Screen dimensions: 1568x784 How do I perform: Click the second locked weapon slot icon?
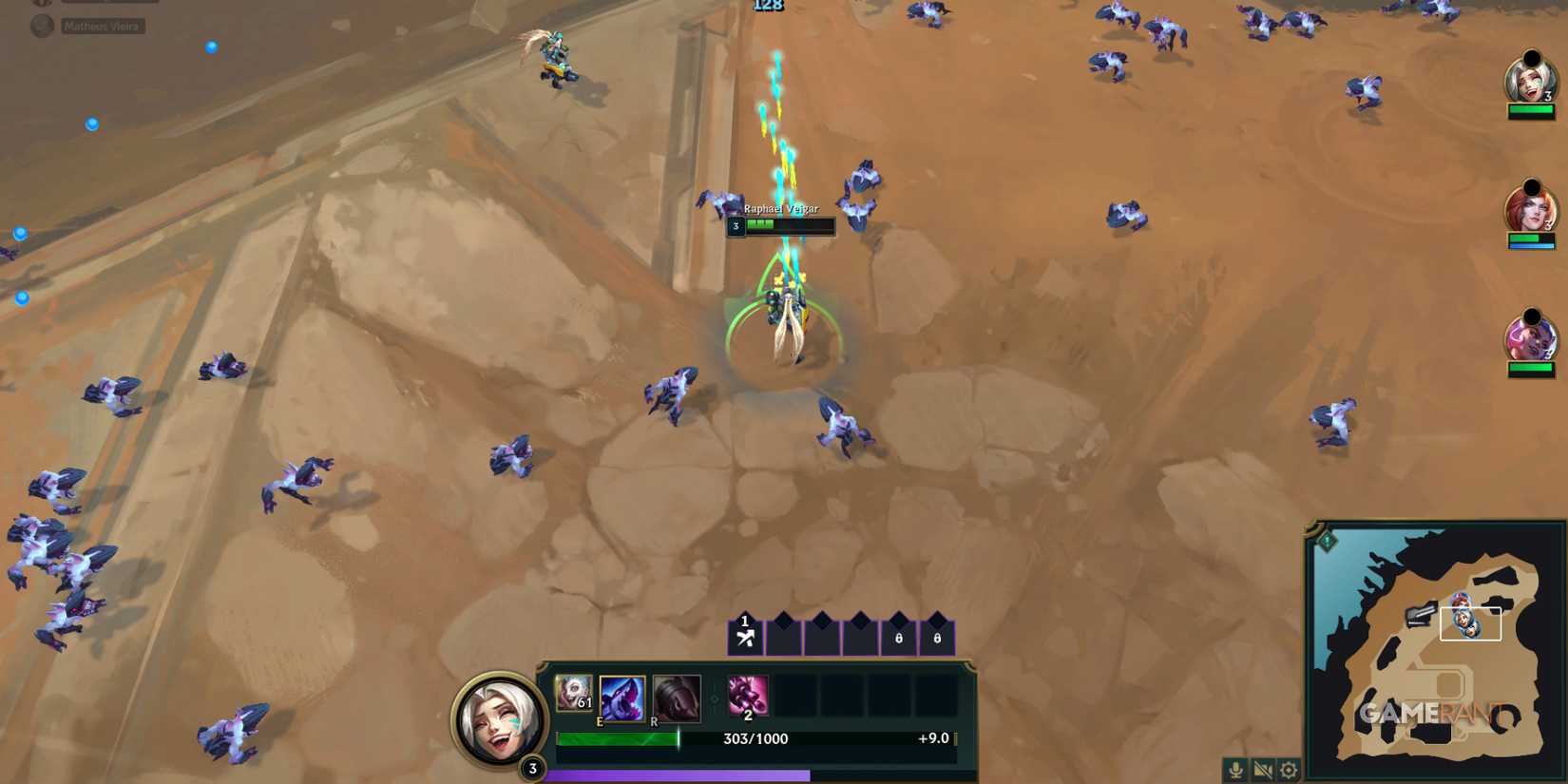point(936,637)
